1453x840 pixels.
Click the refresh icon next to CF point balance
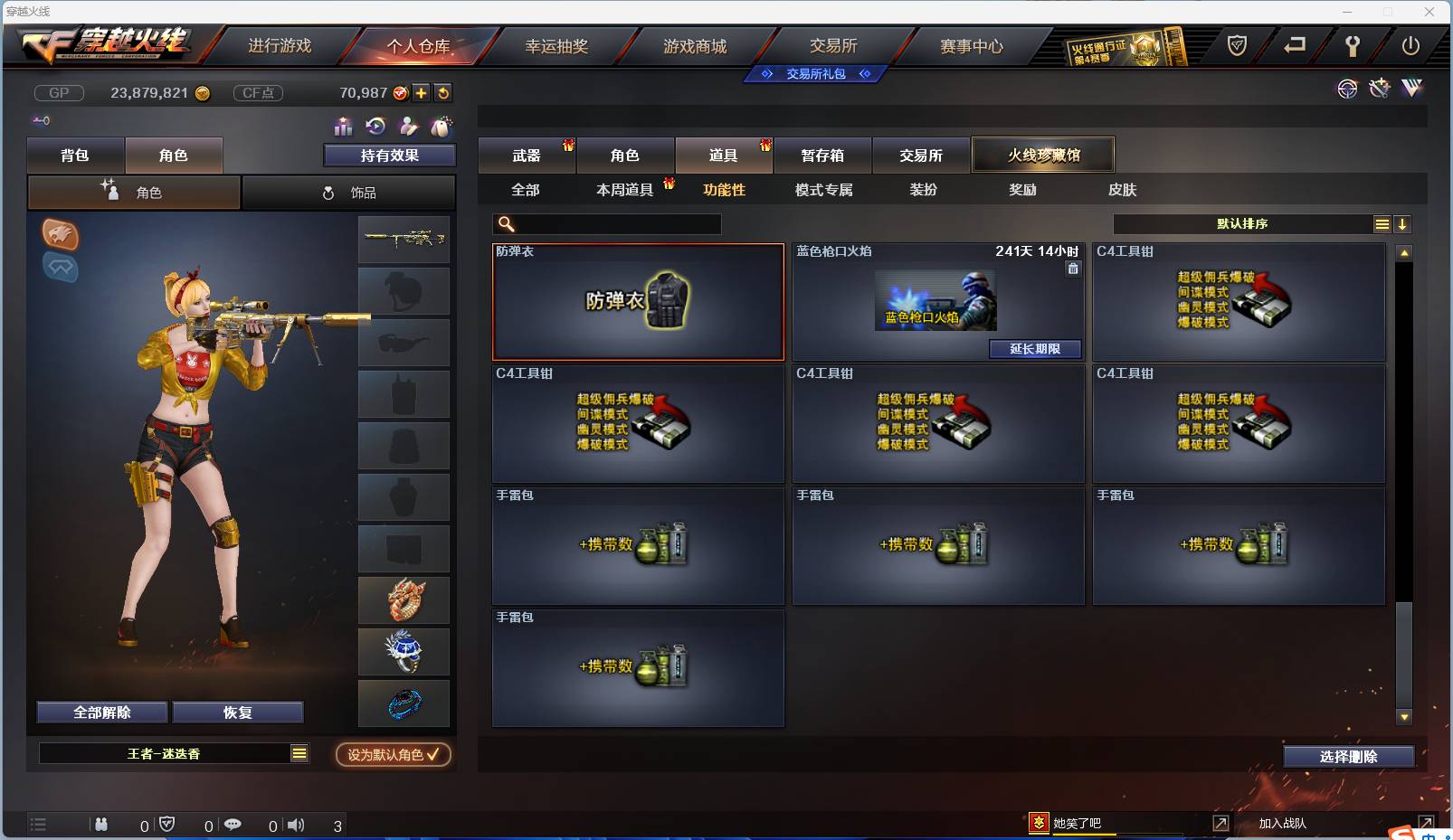pos(443,92)
